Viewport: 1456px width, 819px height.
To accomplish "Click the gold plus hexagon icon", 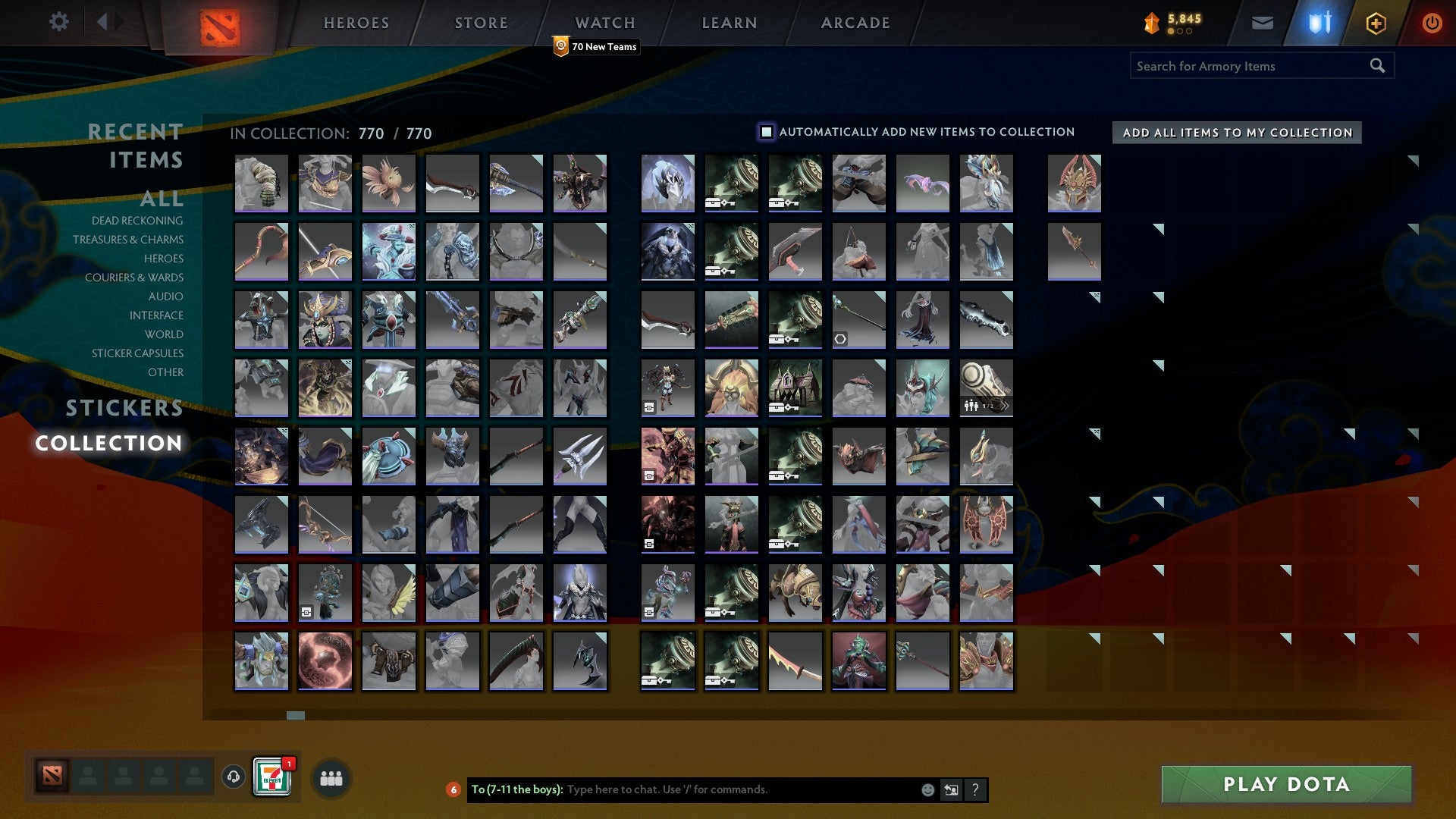I will click(x=1376, y=23).
